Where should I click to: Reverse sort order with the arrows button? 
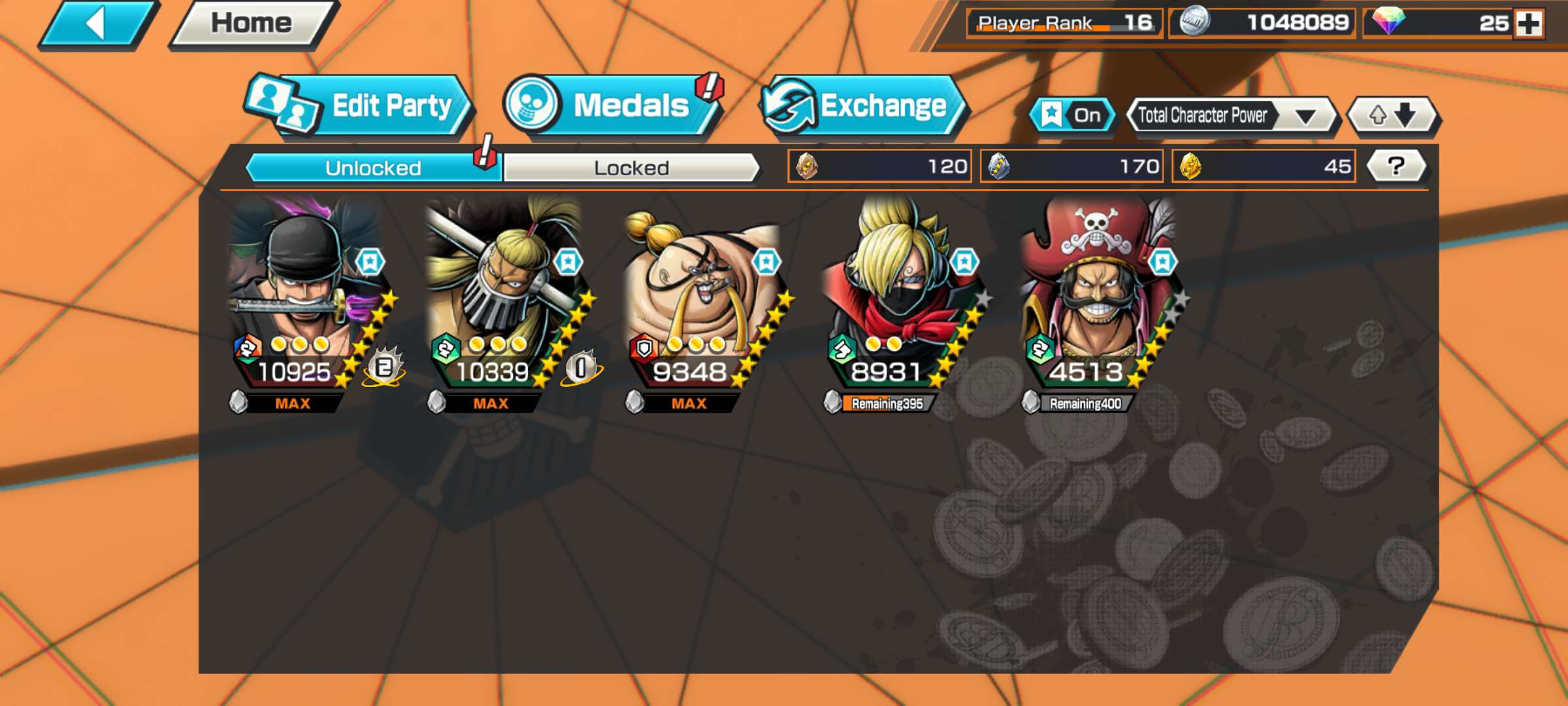point(1393,116)
